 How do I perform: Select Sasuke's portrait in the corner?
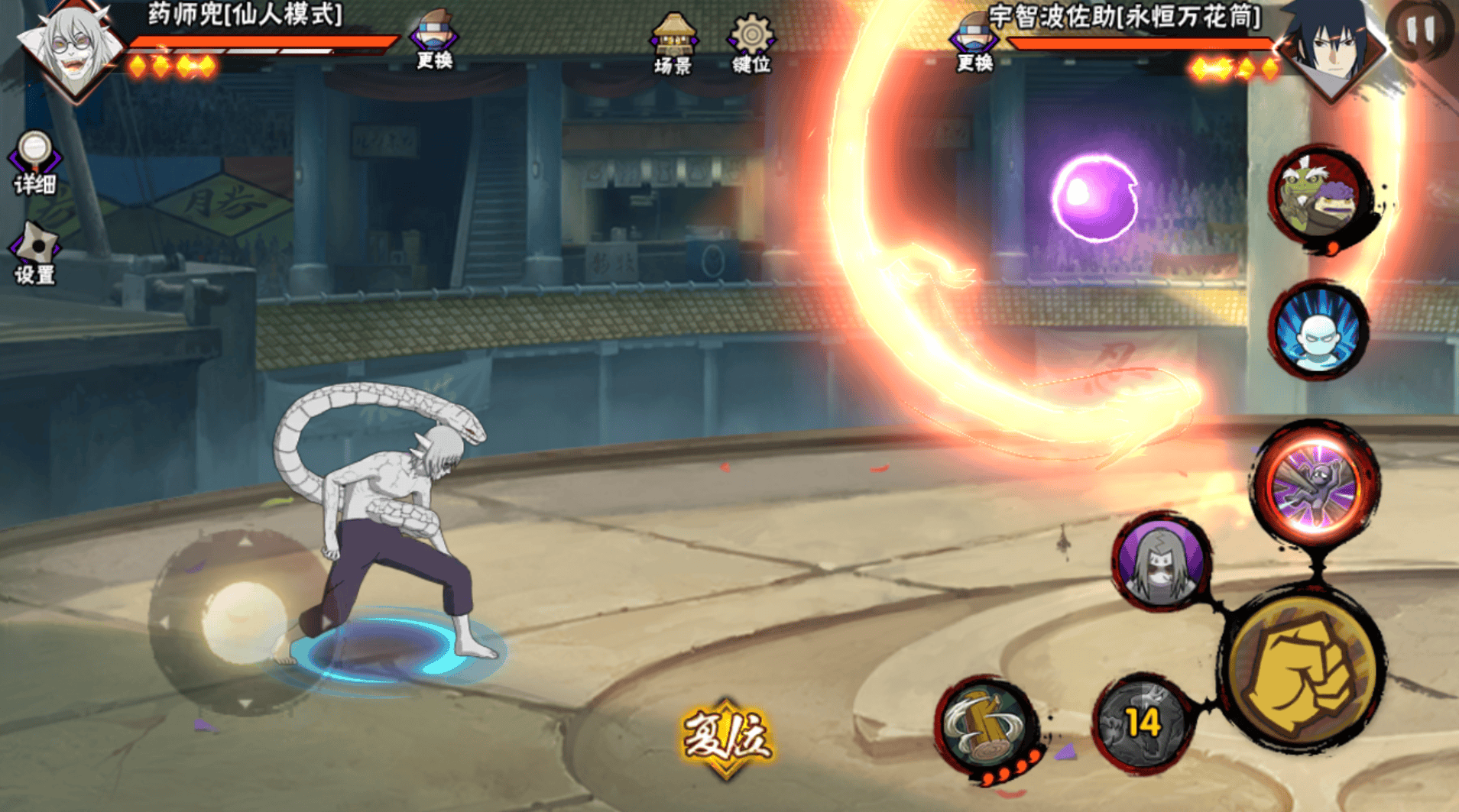tap(1334, 46)
